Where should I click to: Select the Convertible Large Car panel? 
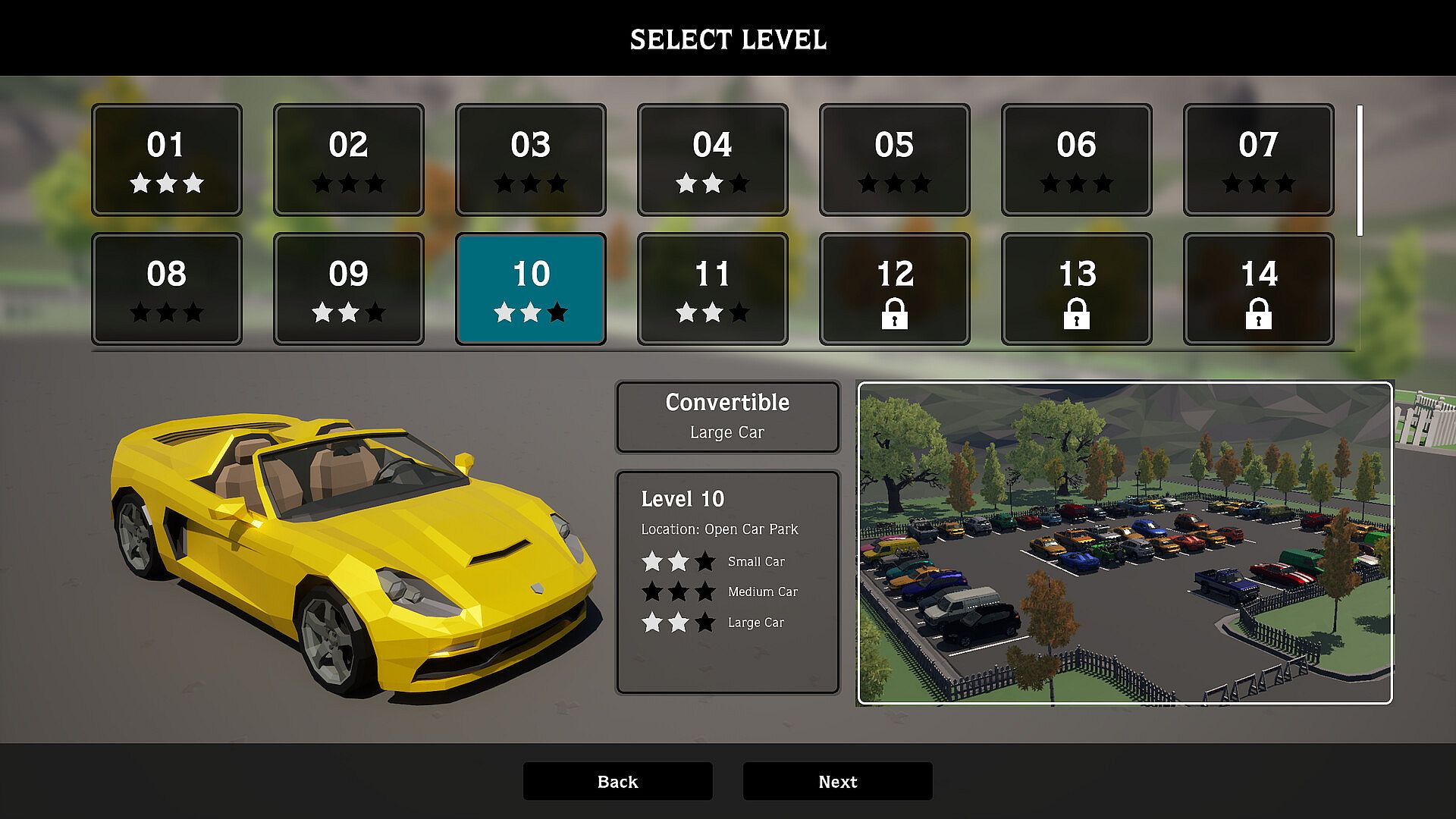point(727,417)
